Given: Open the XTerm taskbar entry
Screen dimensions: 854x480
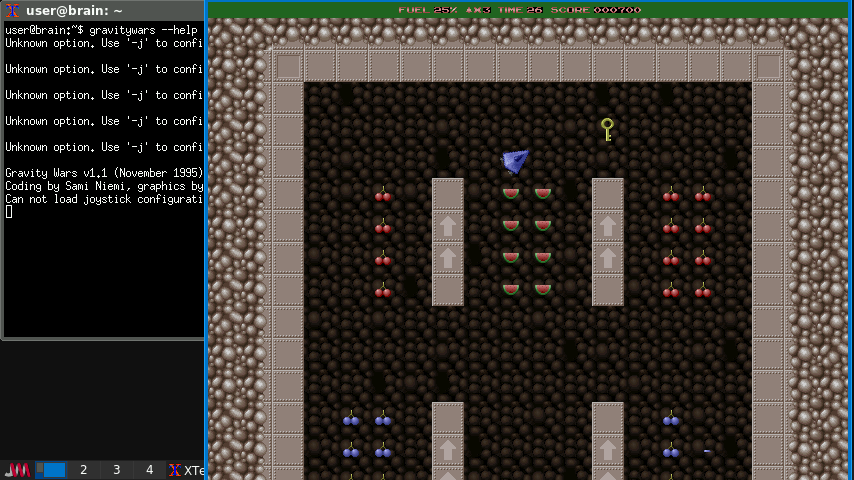Looking at the screenshot, I should point(186,470).
